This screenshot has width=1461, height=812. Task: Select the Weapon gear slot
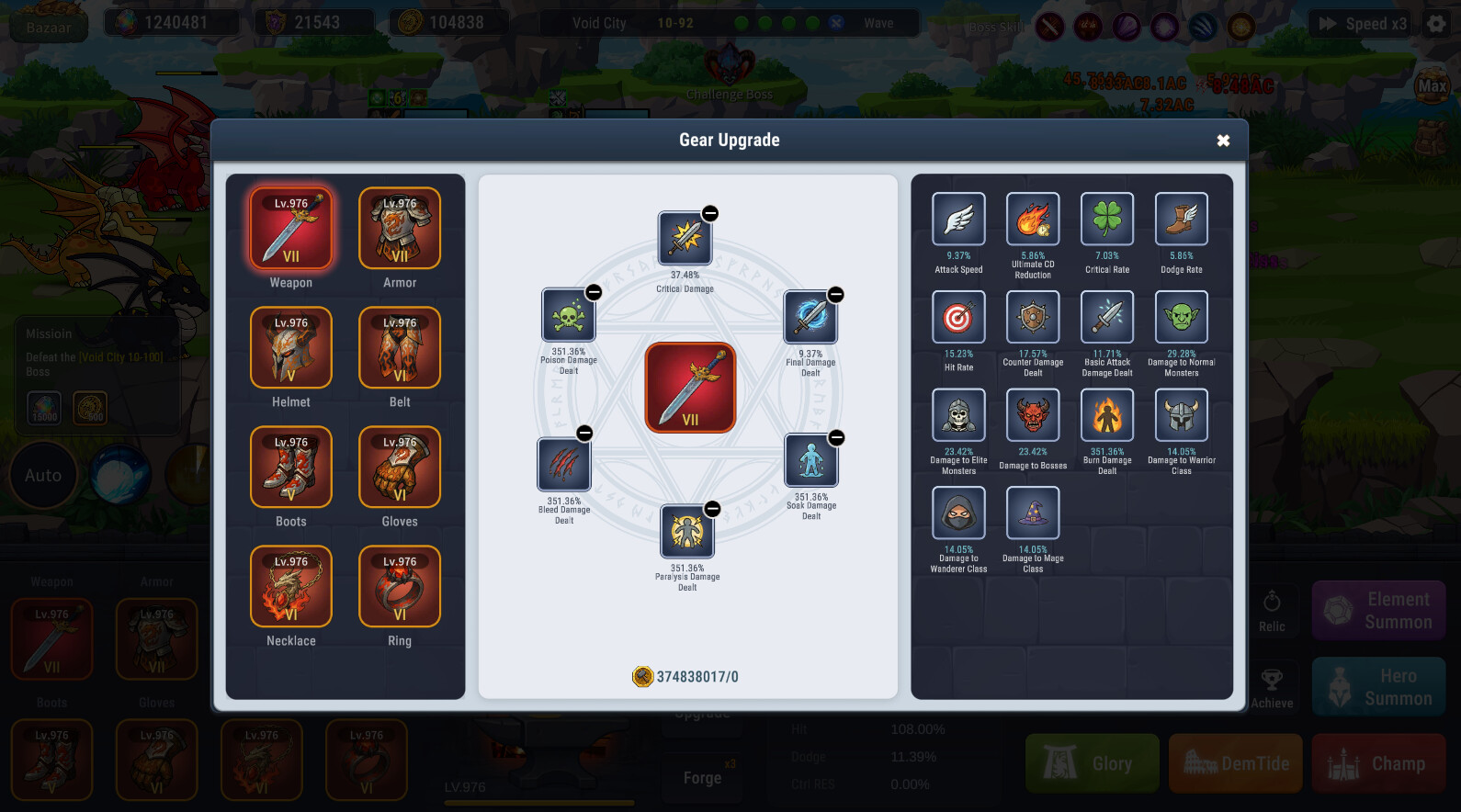pyautogui.click(x=290, y=228)
